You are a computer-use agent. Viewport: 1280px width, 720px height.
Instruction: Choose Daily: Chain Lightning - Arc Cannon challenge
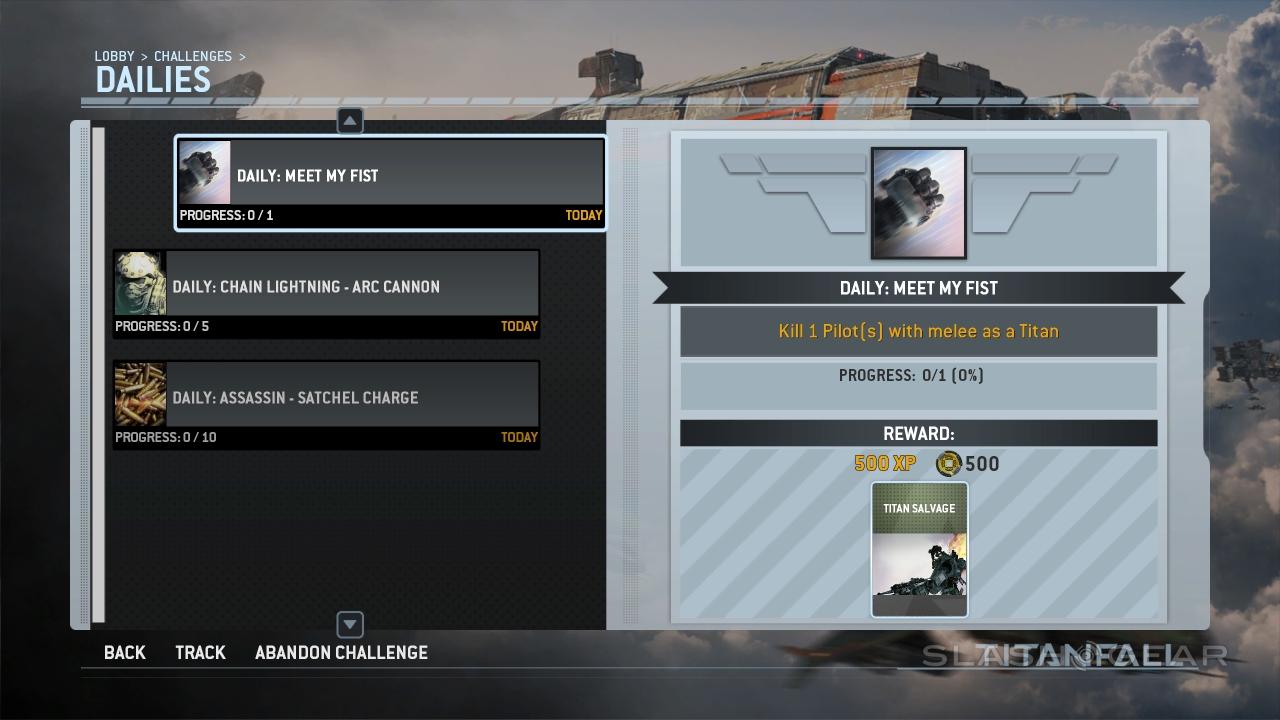[326, 294]
